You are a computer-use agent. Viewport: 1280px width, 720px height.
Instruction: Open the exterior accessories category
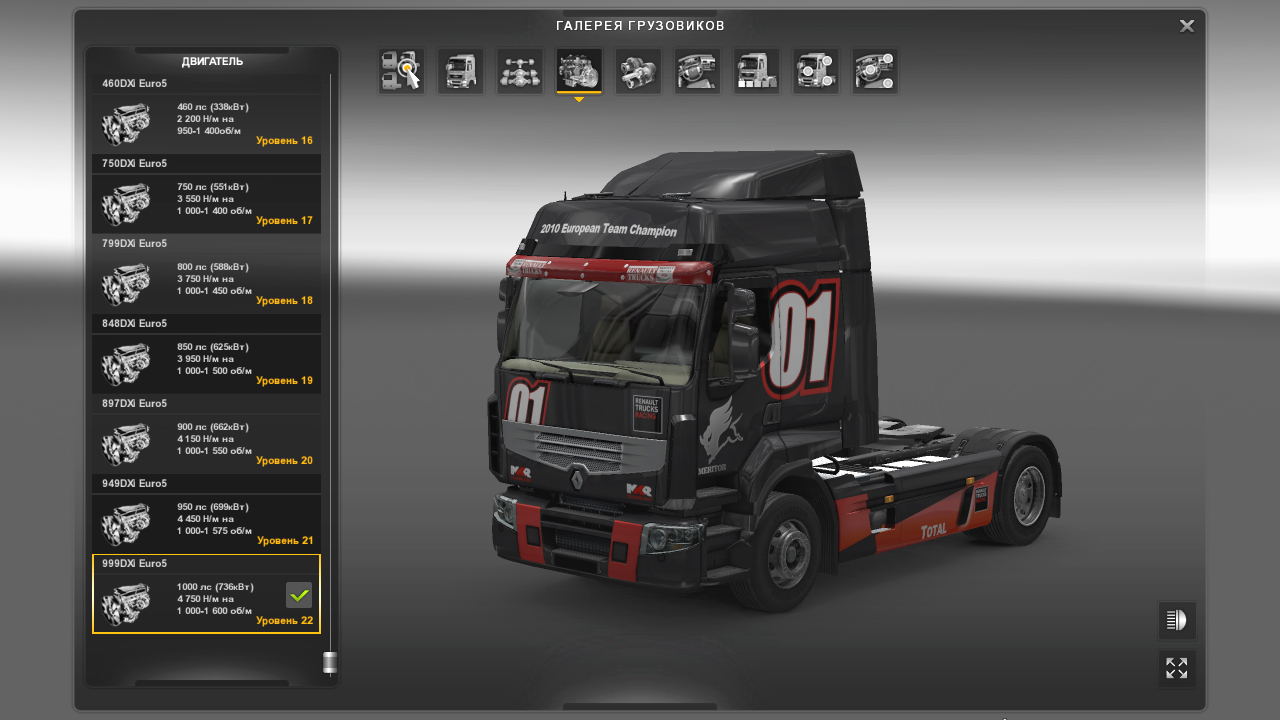click(x=815, y=70)
